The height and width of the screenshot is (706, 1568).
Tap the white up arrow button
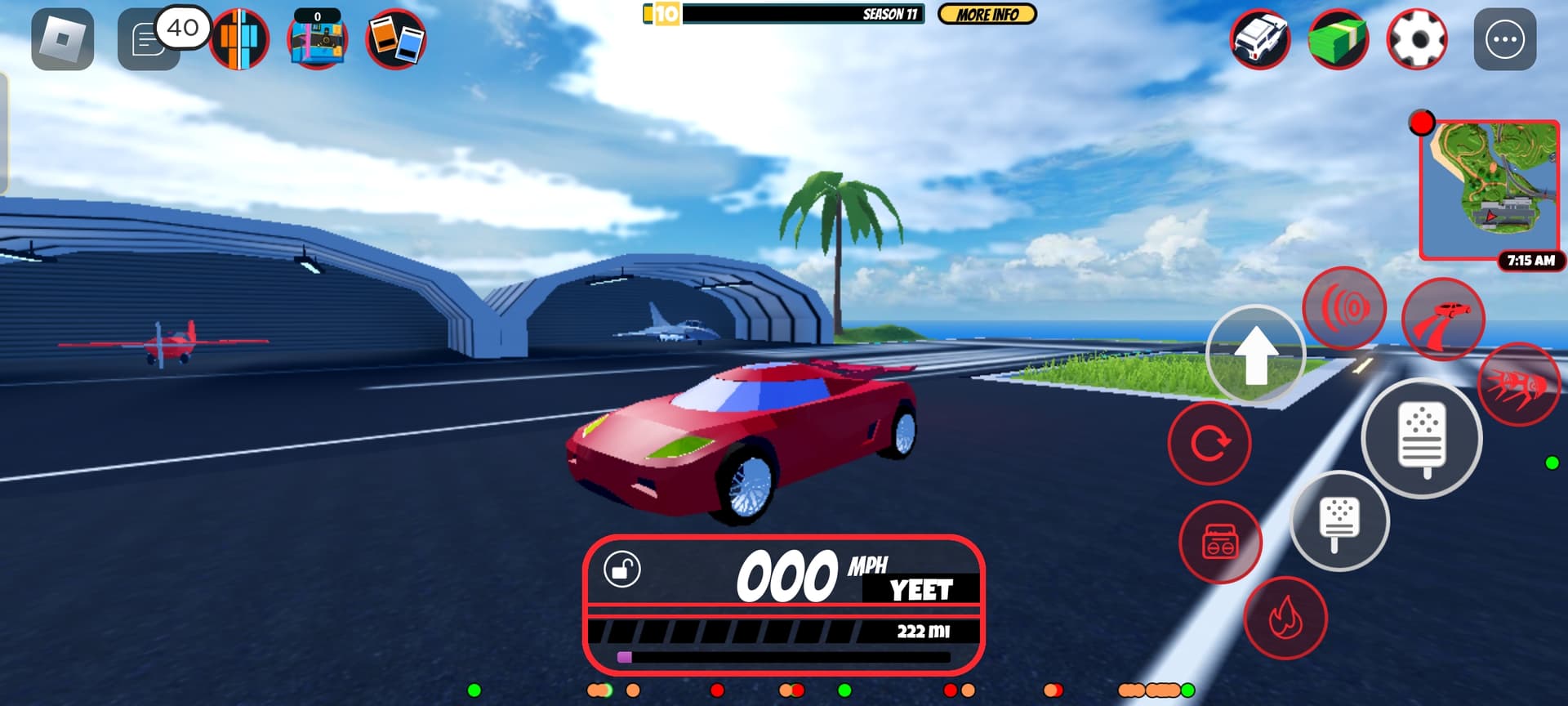pyautogui.click(x=1255, y=355)
